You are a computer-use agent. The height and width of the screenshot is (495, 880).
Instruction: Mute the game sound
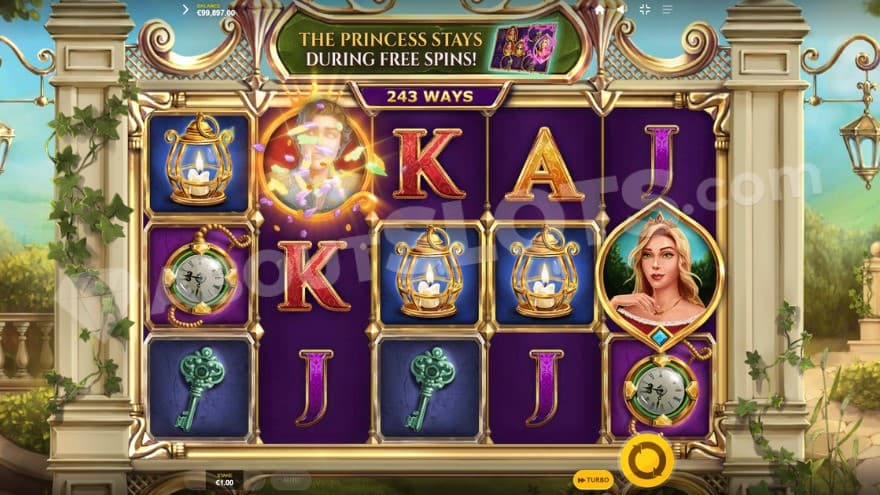[621, 10]
